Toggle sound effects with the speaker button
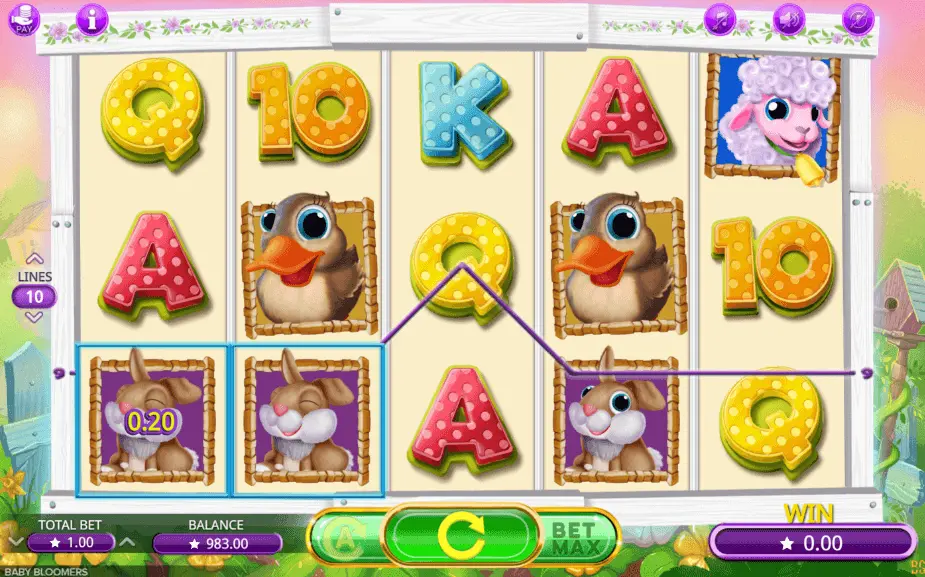The width and height of the screenshot is (925, 577). tap(790, 18)
